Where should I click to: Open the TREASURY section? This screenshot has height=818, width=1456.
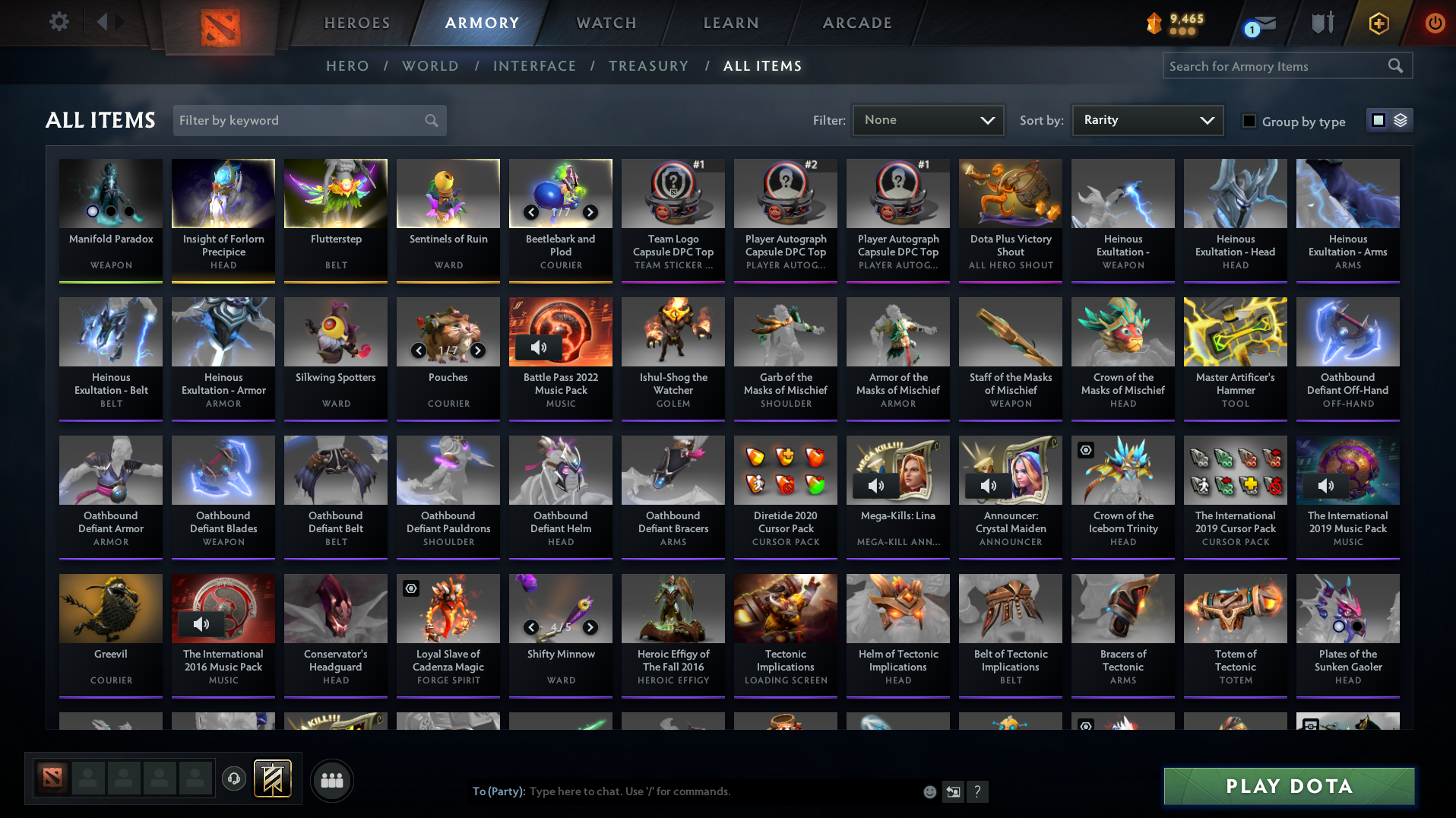pyautogui.click(x=648, y=66)
